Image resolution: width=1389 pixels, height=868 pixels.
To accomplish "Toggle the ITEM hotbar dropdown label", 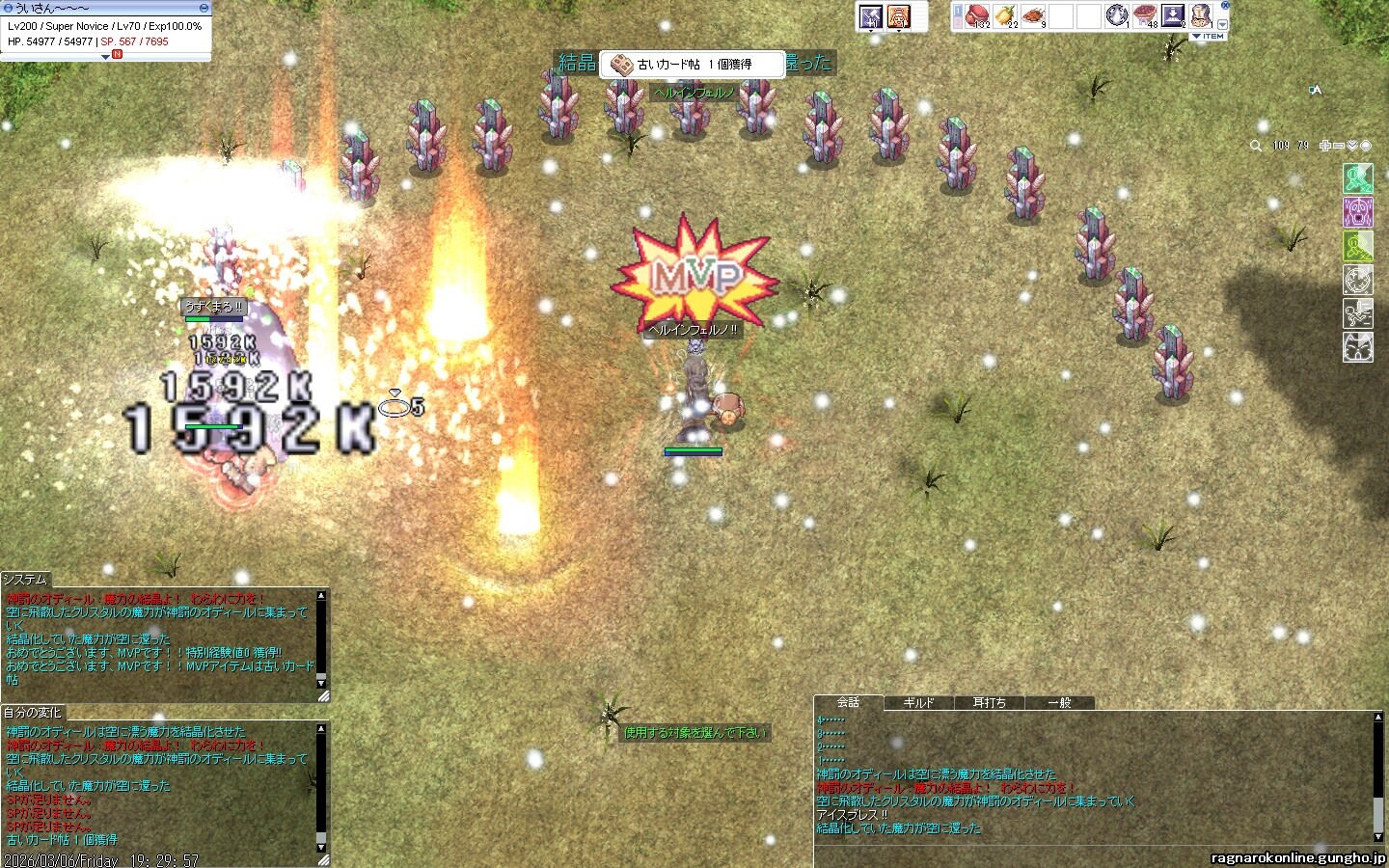I will click(x=1210, y=37).
